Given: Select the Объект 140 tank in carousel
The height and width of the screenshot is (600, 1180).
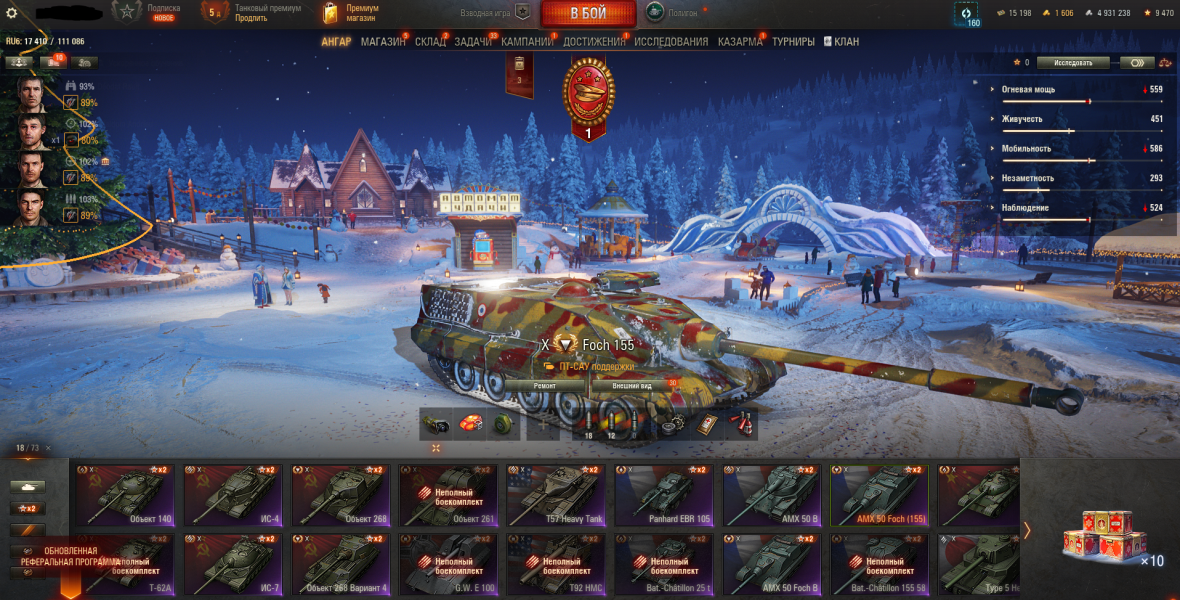Looking at the screenshot, I should 126,495.
